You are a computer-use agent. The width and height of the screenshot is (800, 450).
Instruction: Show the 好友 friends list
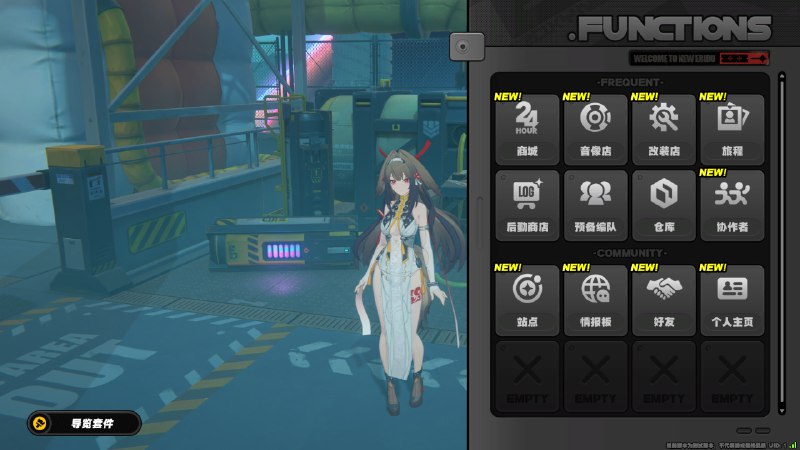point(663,299)
